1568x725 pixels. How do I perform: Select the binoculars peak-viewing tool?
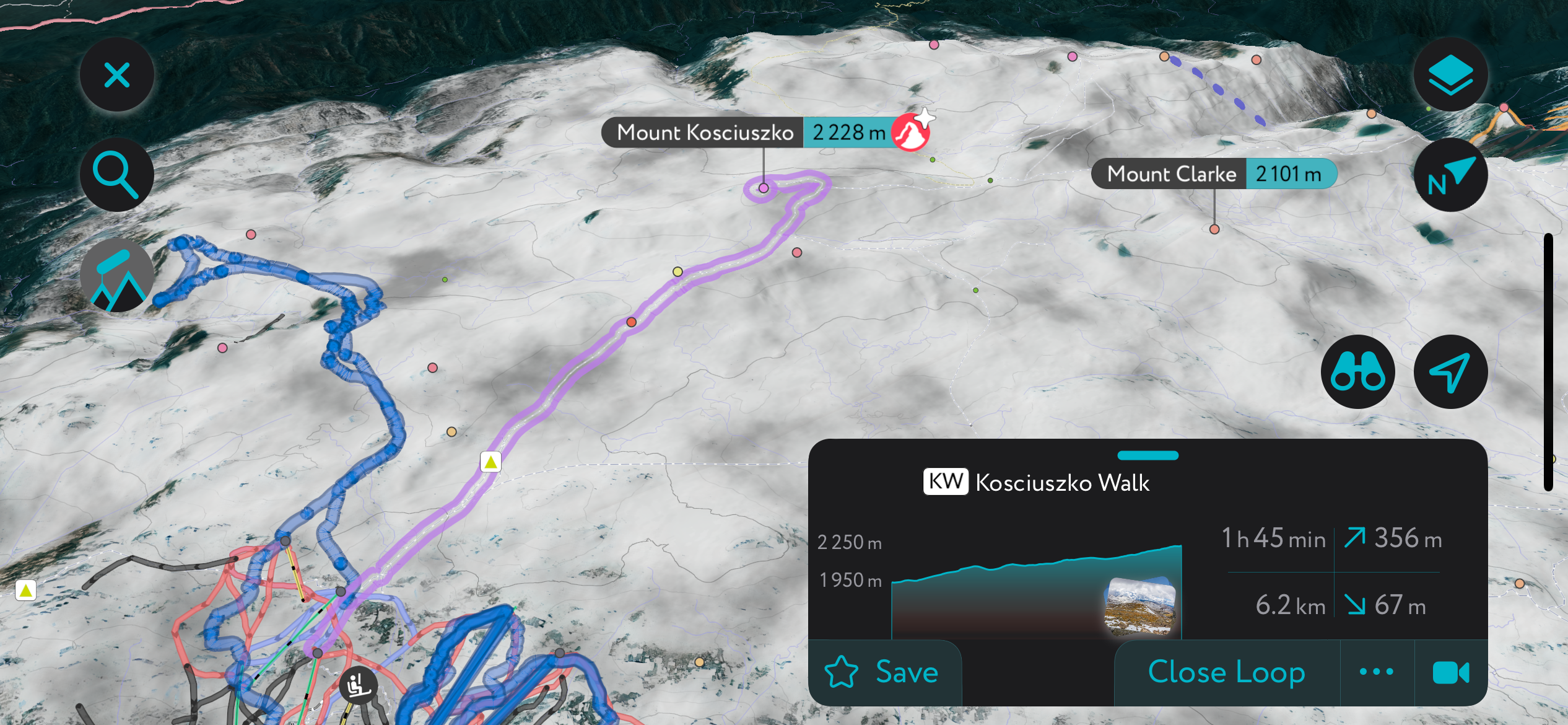tap(1357, 372)
